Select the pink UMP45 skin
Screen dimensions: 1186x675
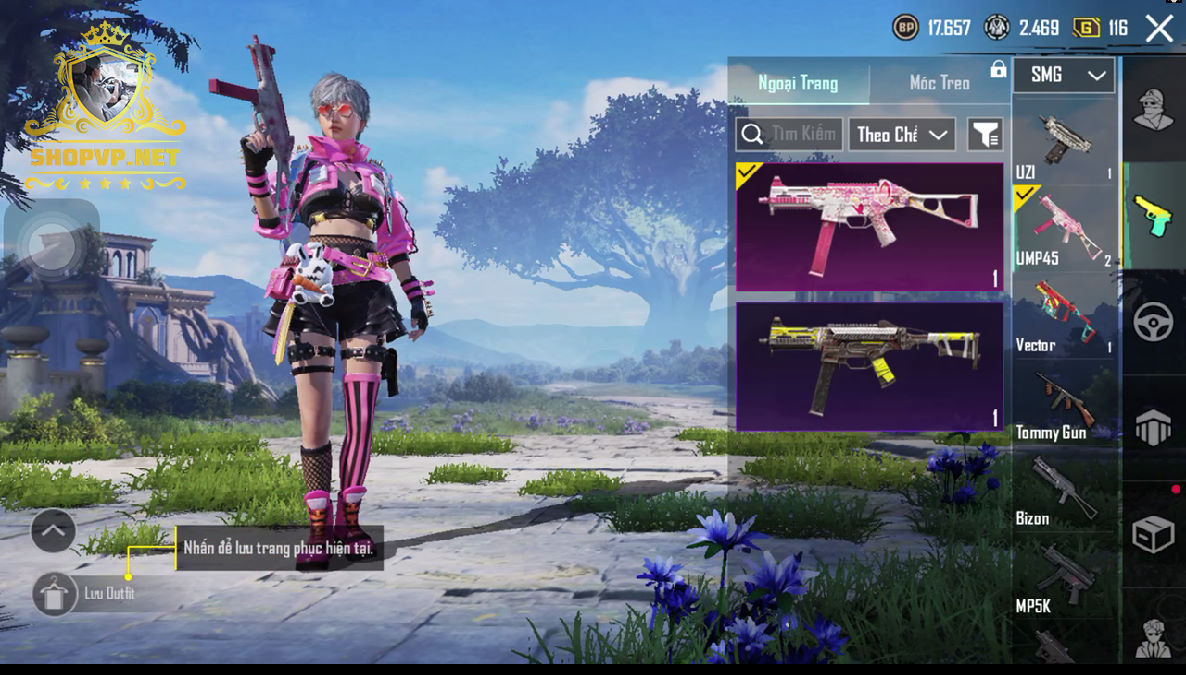tap(869, 227)
